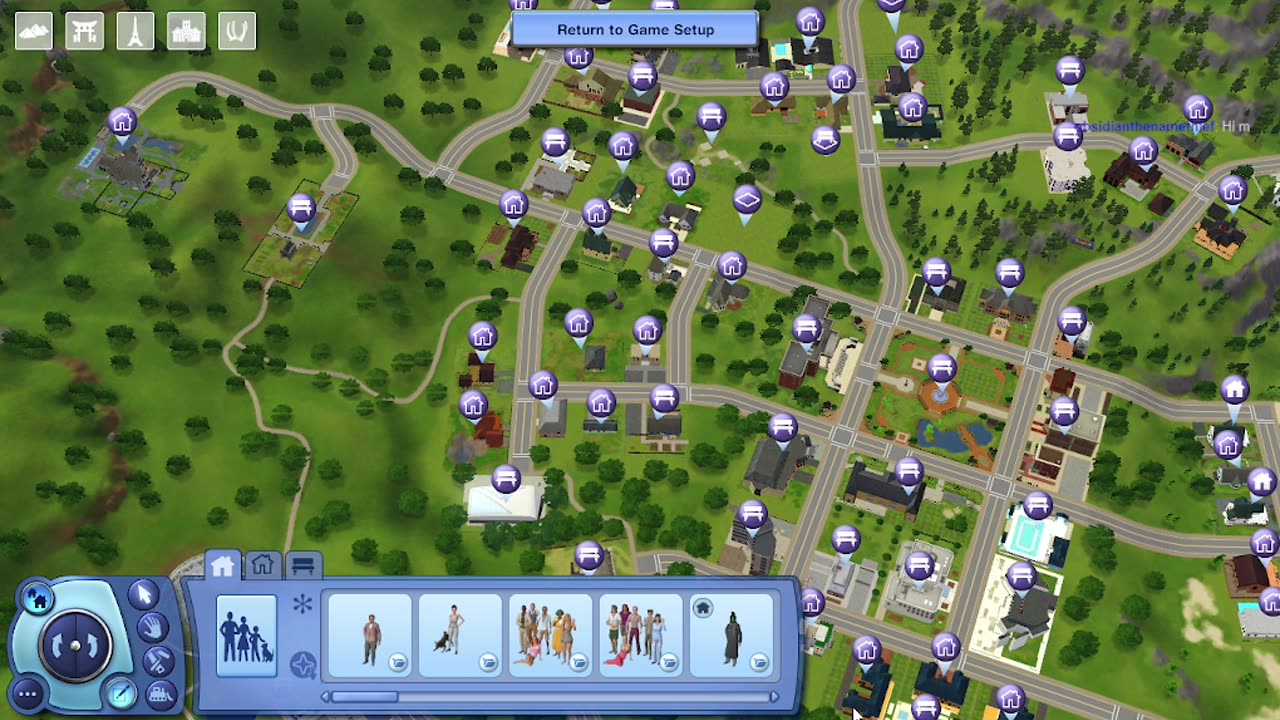
Task: Click the Return to Game Setup button
Action: coord(637,30)
